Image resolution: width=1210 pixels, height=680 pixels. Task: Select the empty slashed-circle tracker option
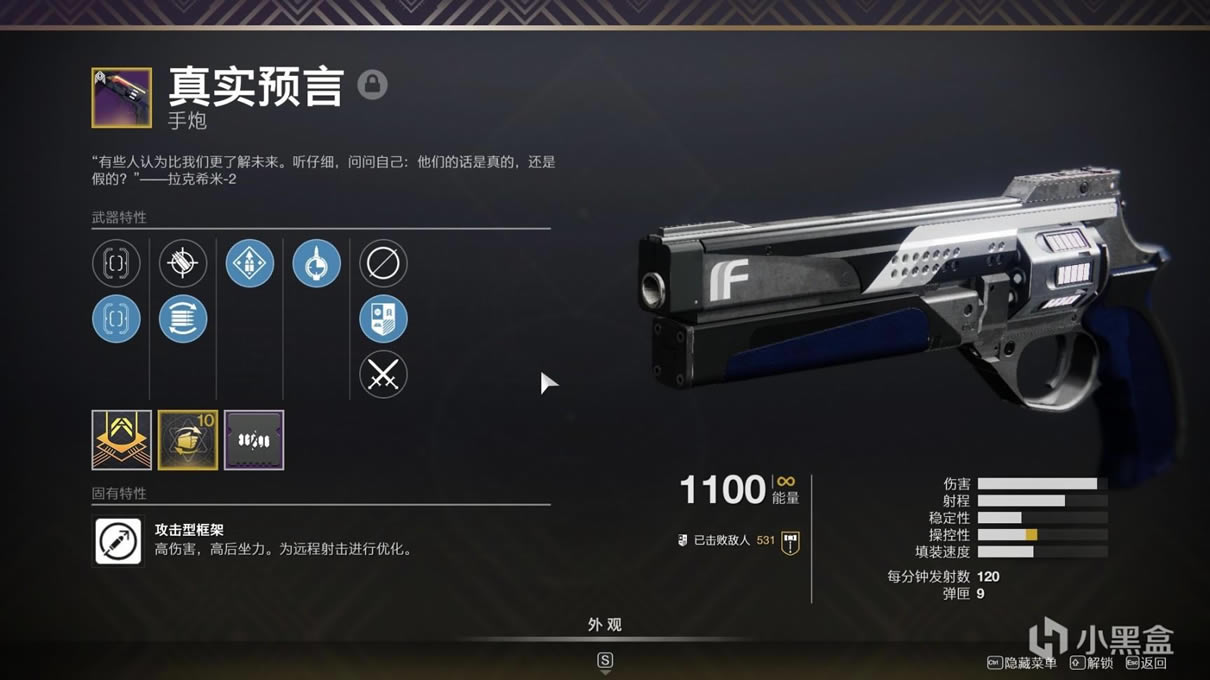point(383,264)
